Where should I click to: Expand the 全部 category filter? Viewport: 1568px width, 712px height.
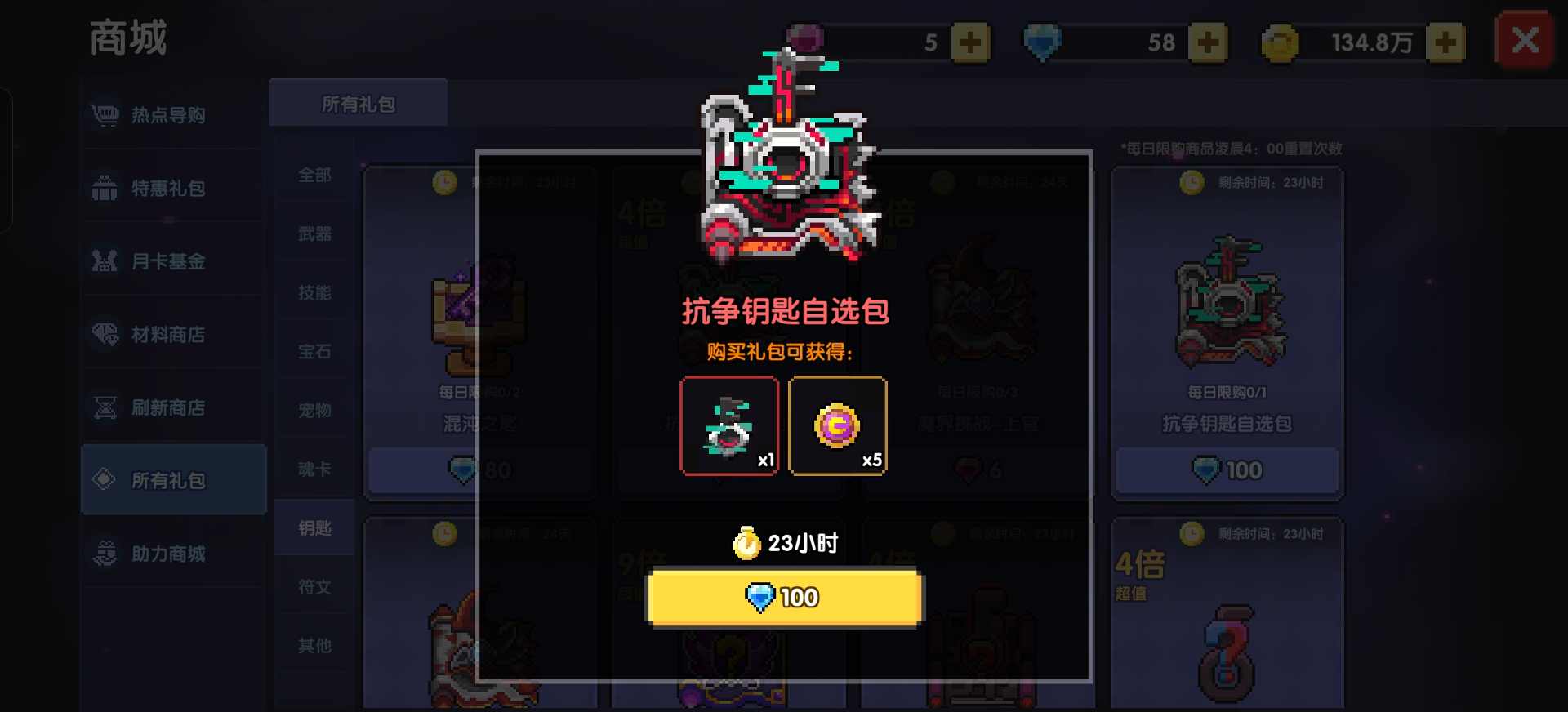click(314, 175)
